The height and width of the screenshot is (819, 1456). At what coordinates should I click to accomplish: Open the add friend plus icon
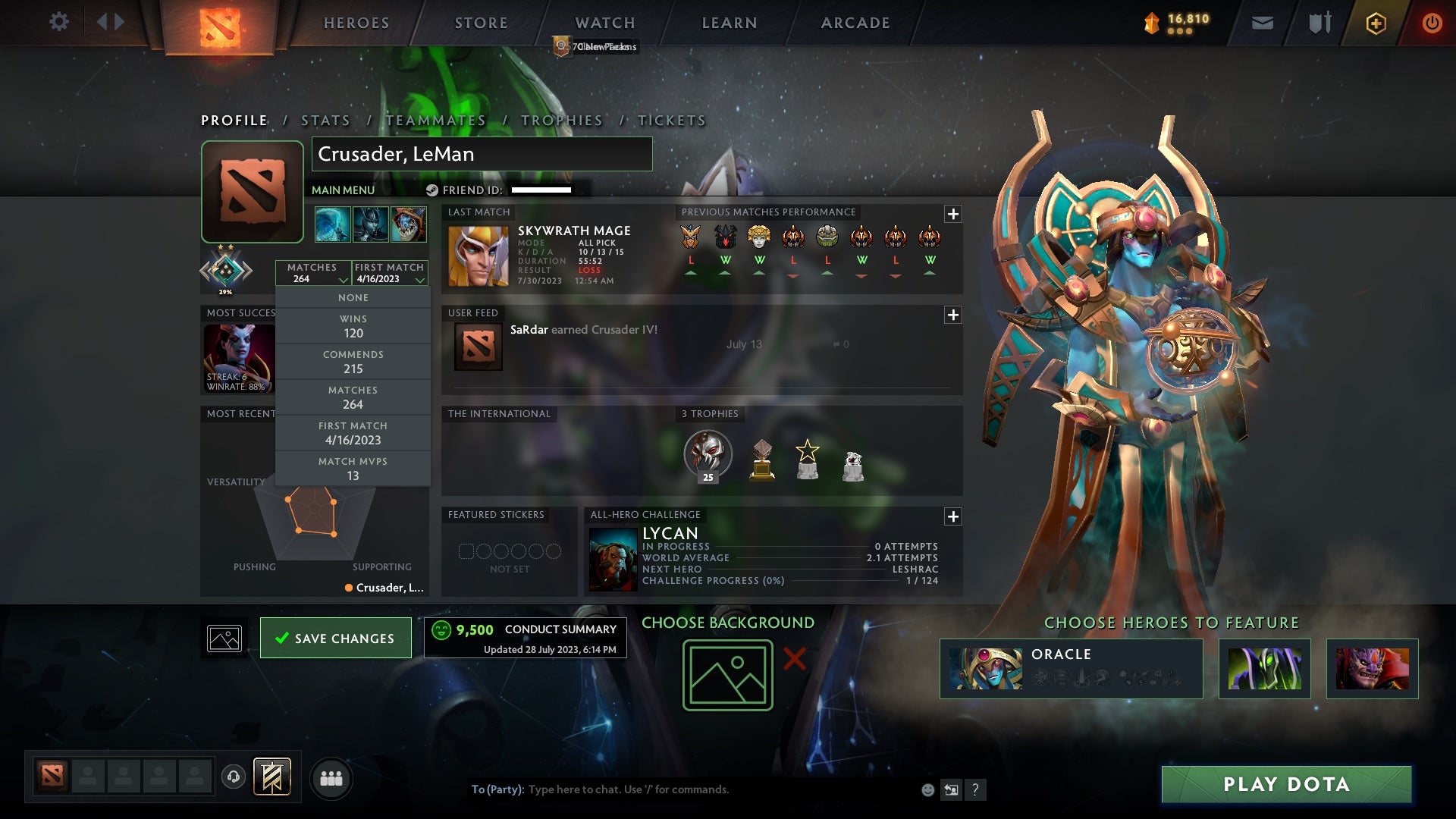pyautogui.click(x=1376, y=23)
